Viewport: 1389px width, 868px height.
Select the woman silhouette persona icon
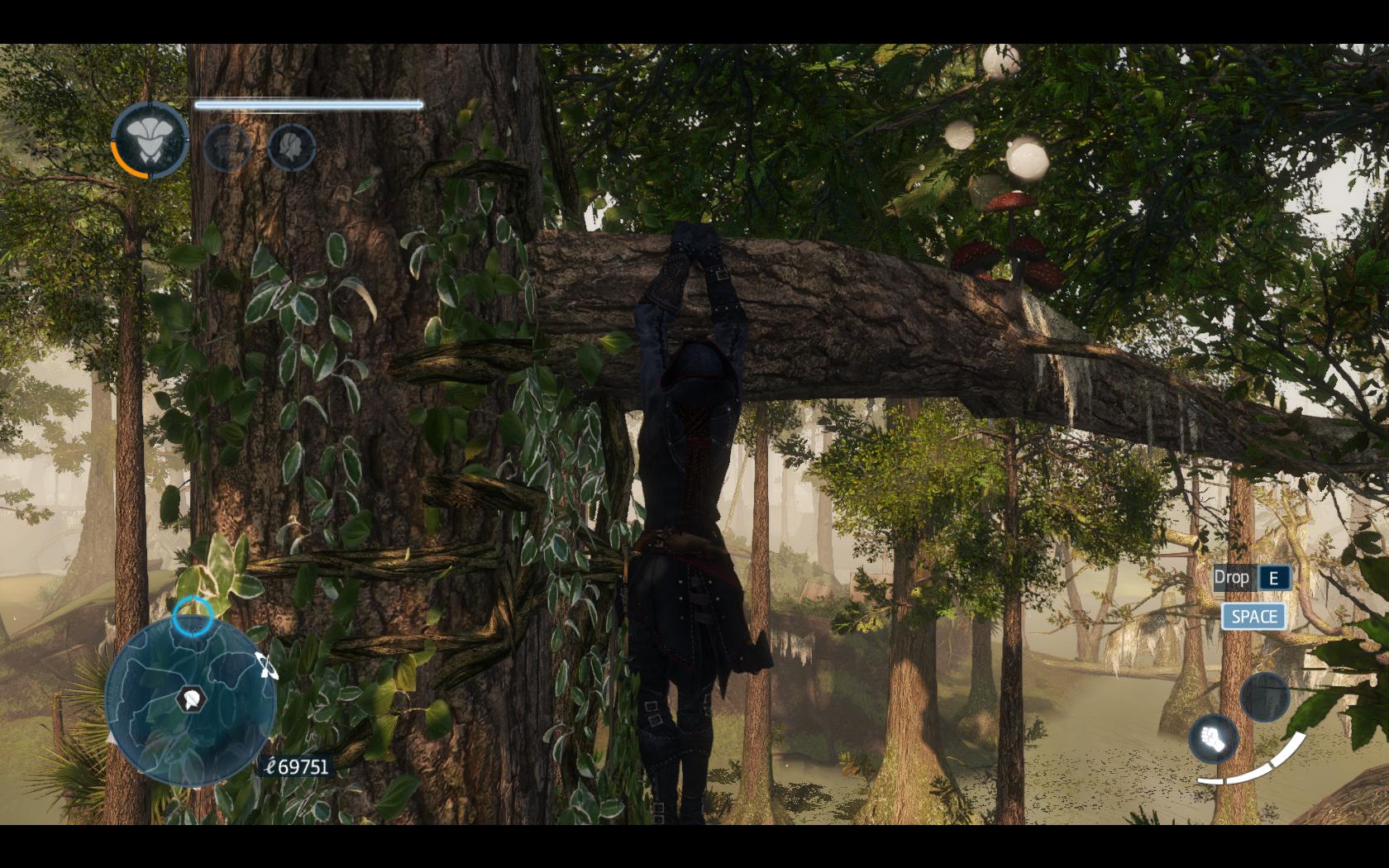[291, 147]
